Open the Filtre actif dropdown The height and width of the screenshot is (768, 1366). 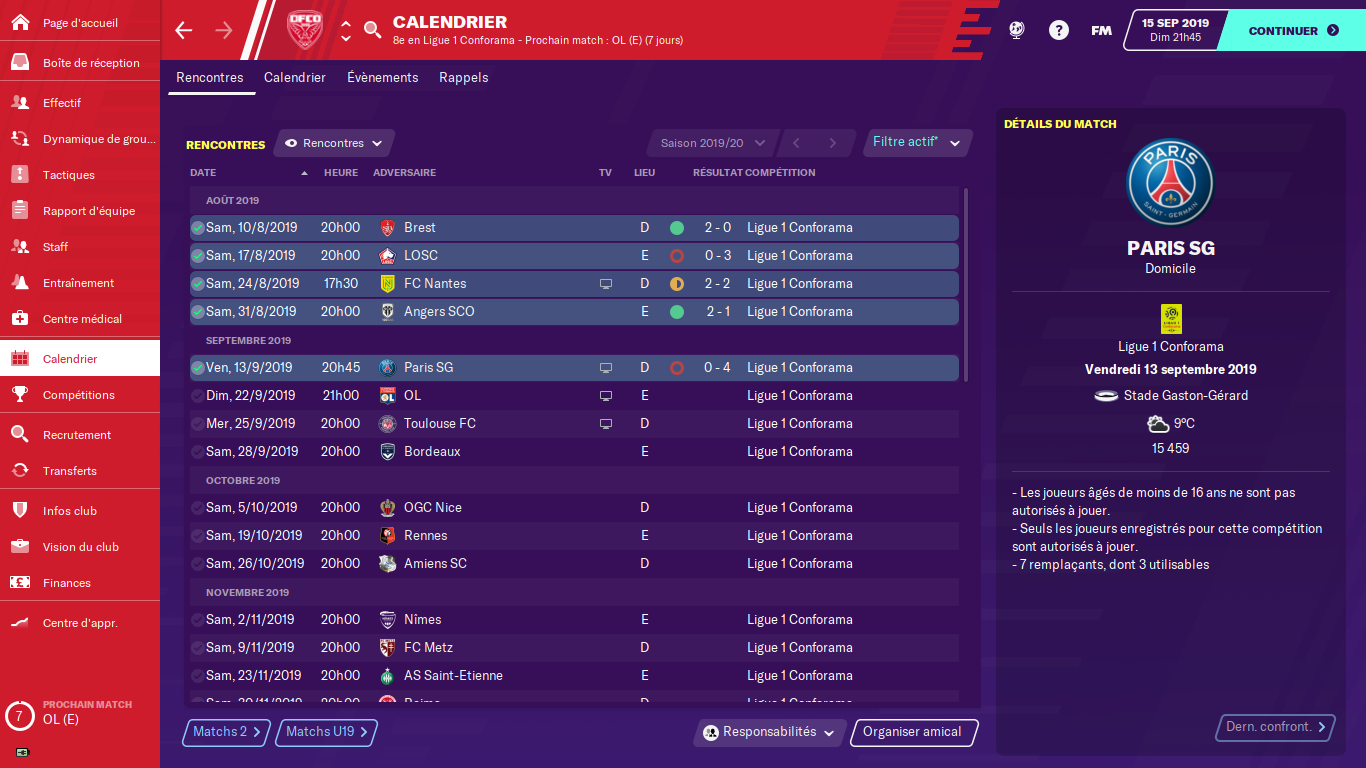916,143
